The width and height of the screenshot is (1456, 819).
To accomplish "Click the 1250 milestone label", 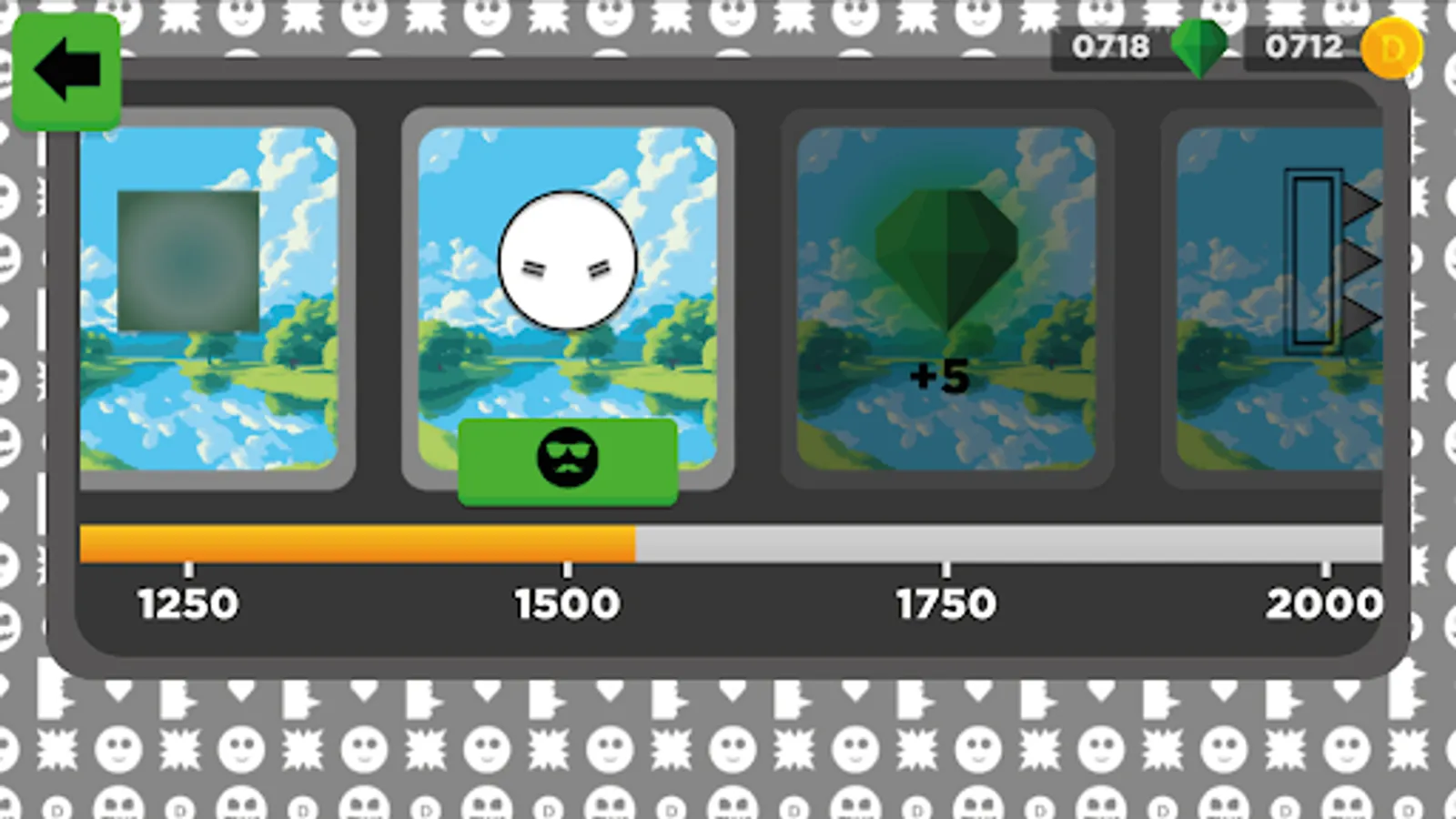I will [x=187, y=602].
